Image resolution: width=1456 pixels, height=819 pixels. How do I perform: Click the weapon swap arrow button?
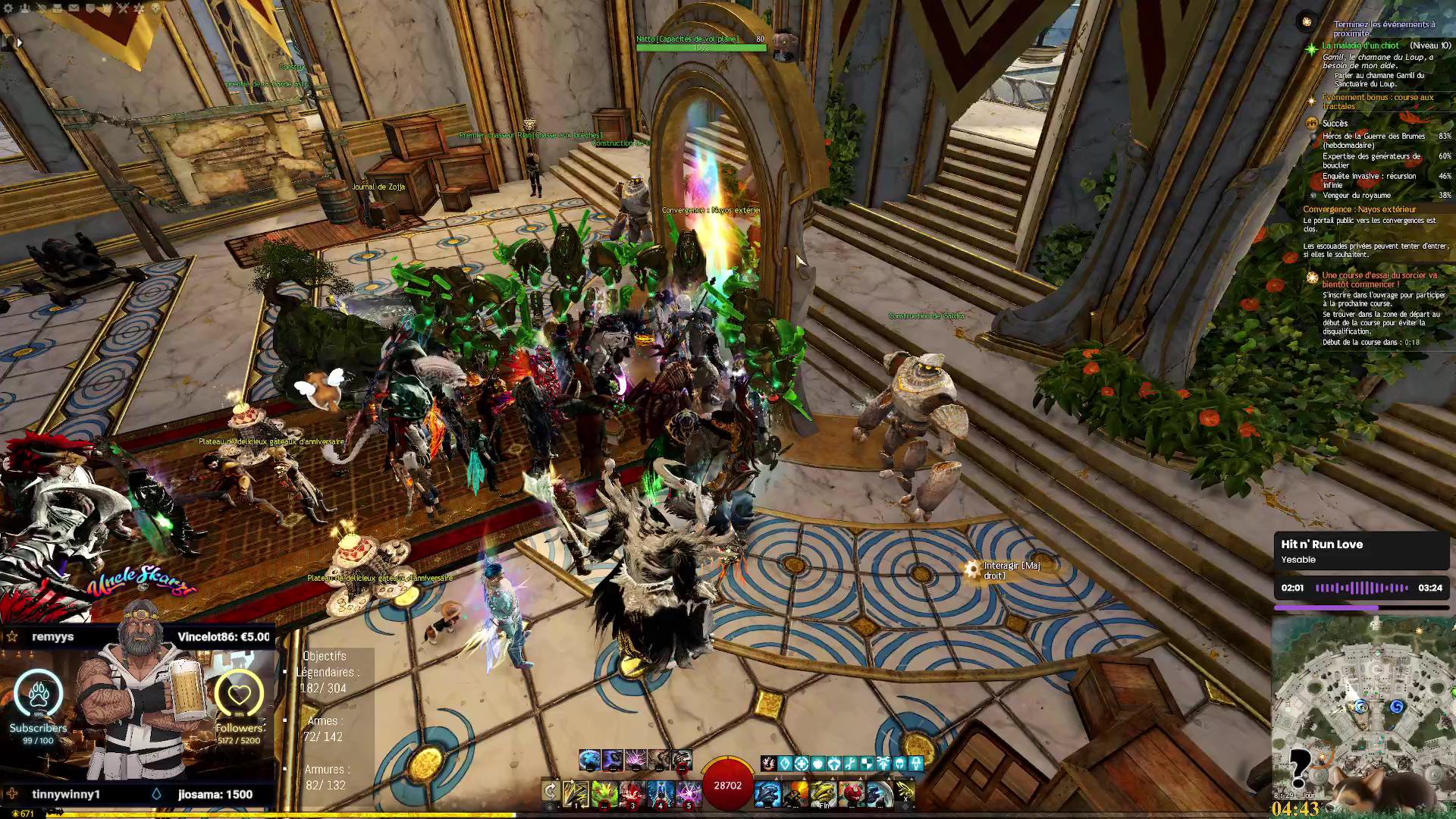click(x=551, y=792)
